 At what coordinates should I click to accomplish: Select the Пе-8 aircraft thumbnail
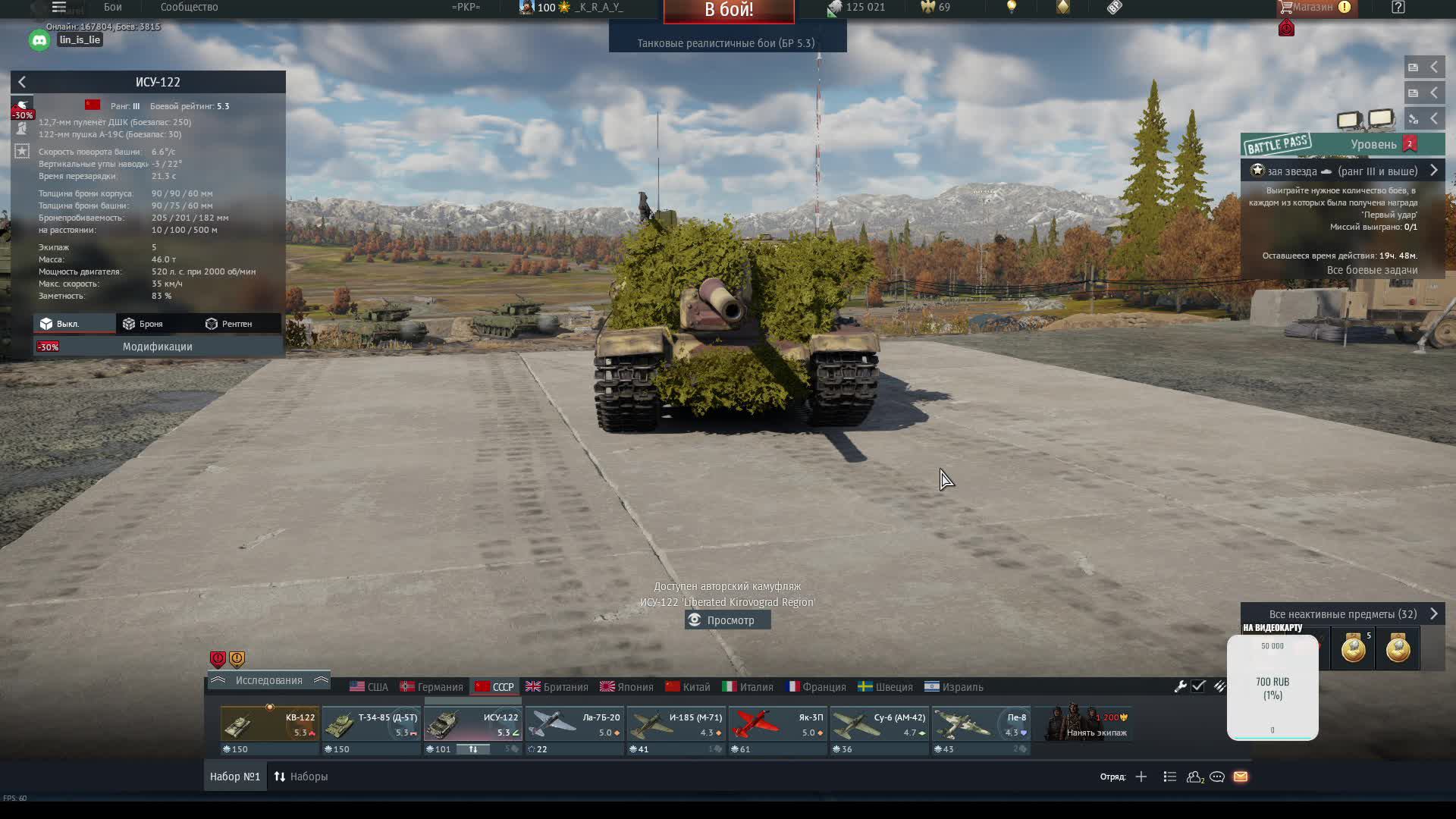981,723
